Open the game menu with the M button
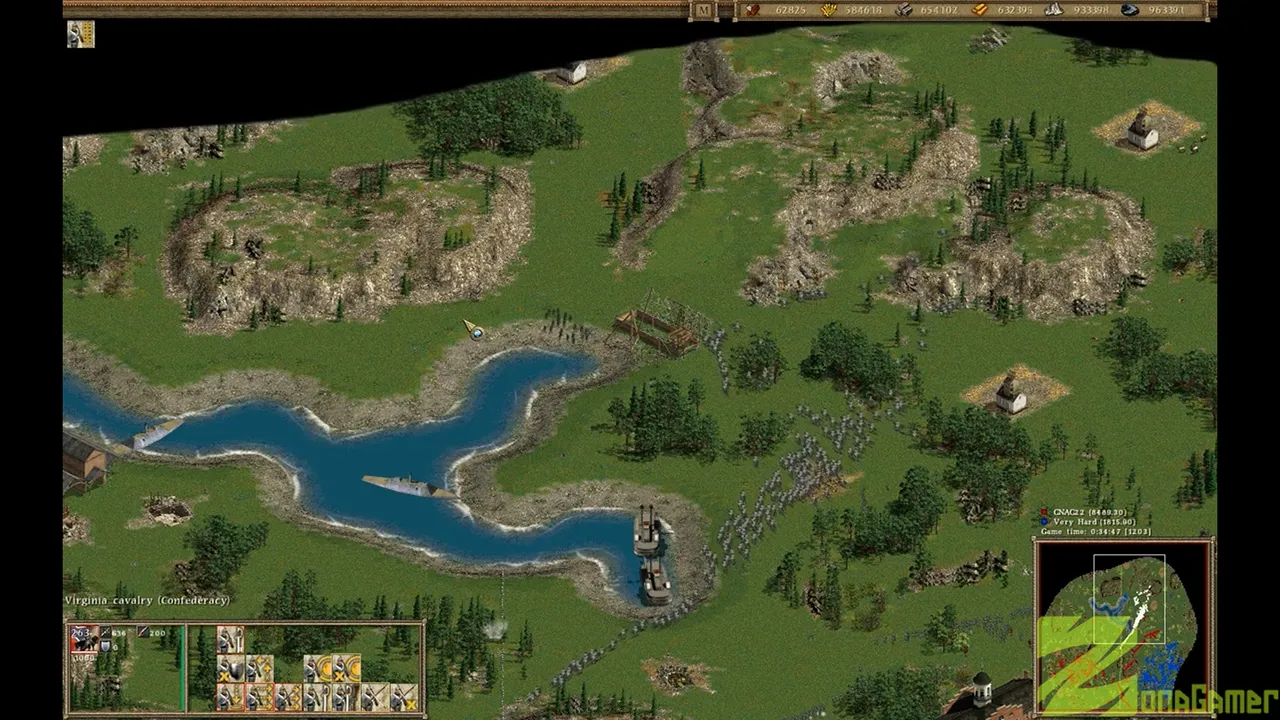Screen dimensions: 1280x720 [703, 10]
